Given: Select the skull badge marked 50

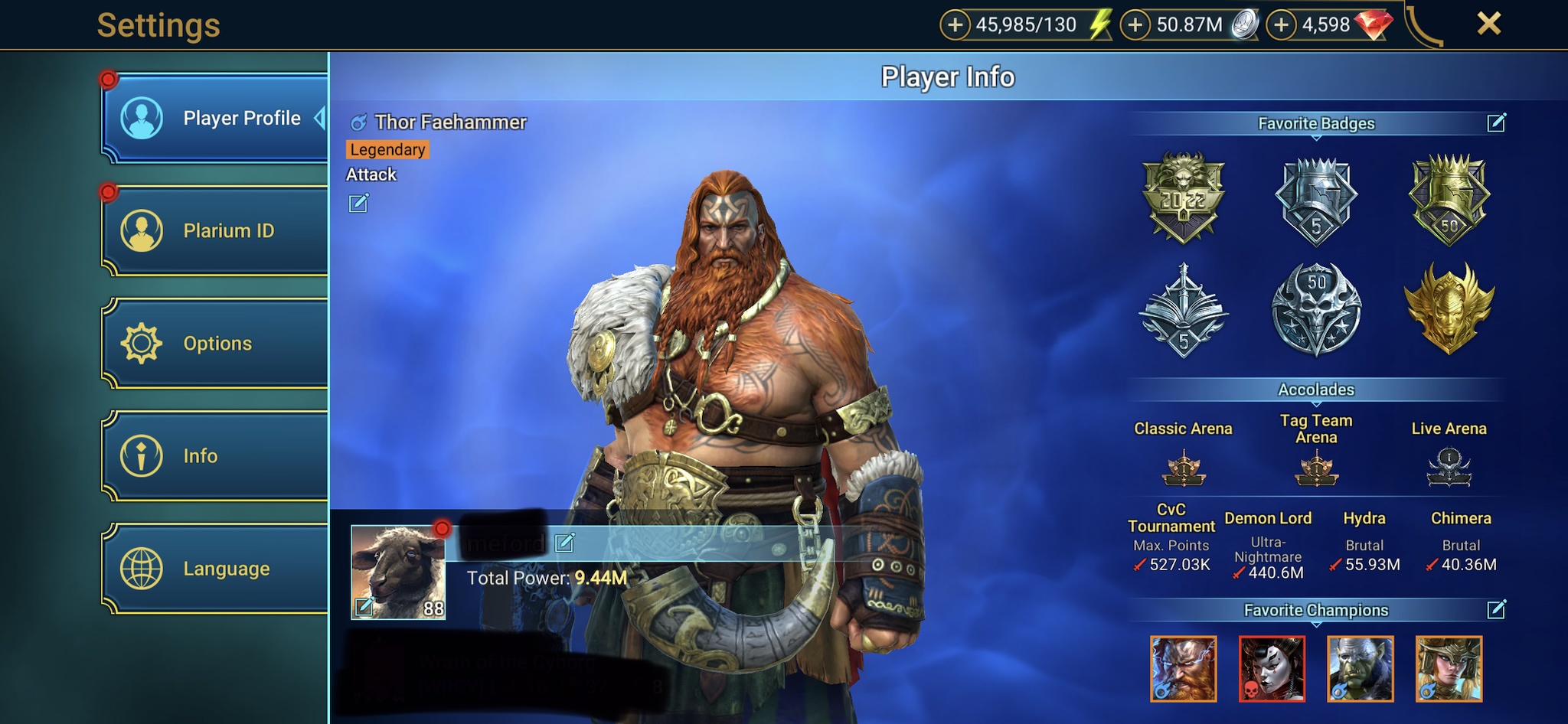Looking at the screenshot, I should [x=1316, y=308].
